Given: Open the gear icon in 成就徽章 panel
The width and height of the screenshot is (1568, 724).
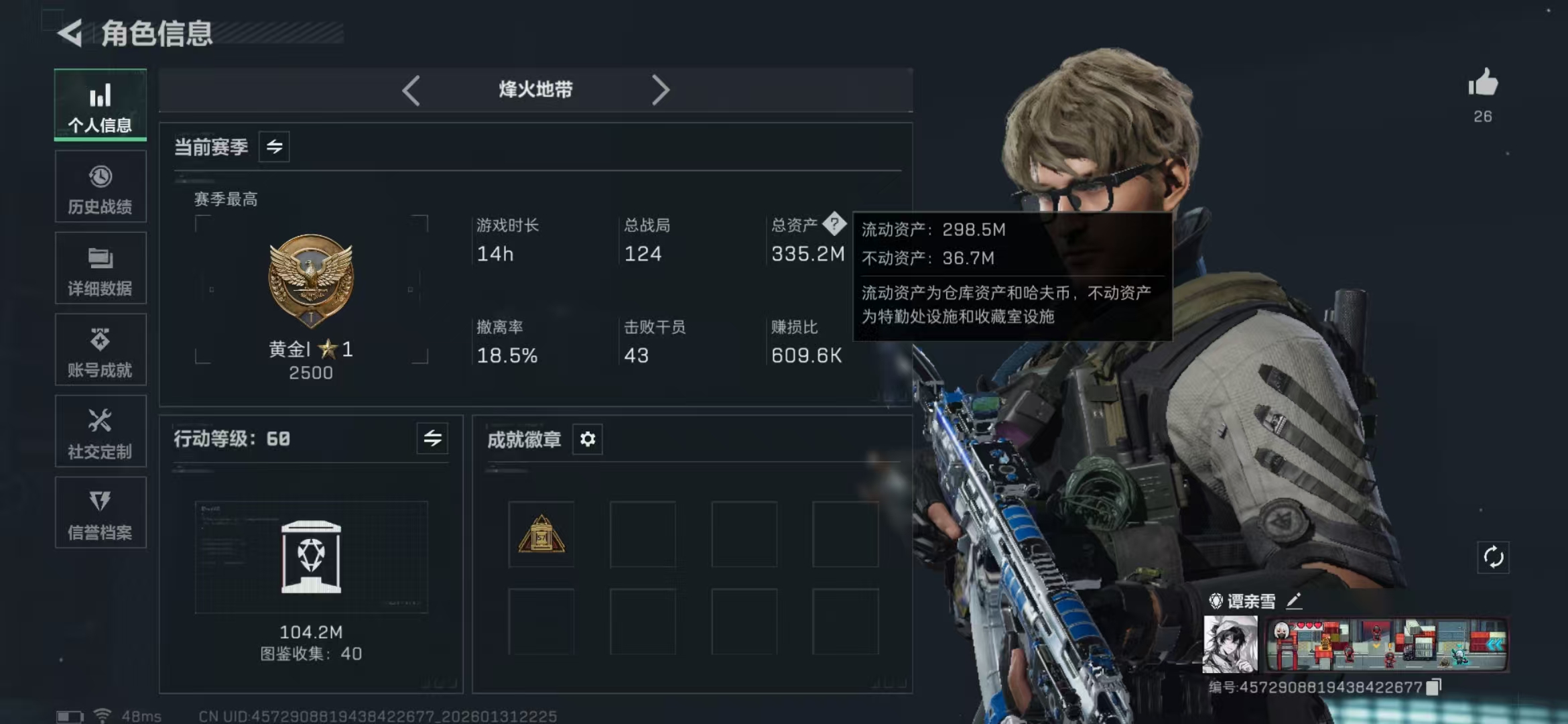Looking at the screenshot, I should [x=587, y=439].
